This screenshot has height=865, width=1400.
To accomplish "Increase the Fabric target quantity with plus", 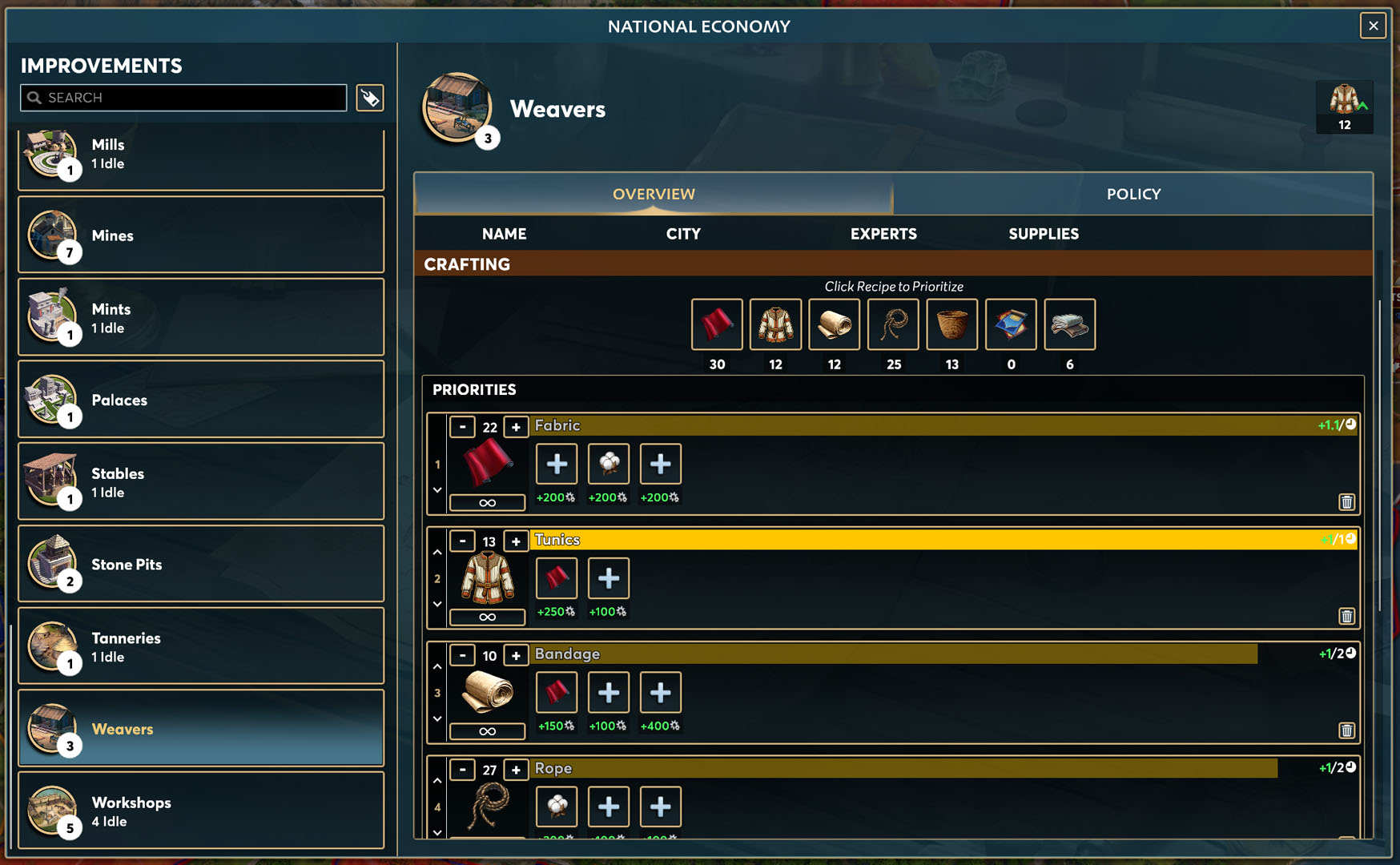I will [516, 427].
